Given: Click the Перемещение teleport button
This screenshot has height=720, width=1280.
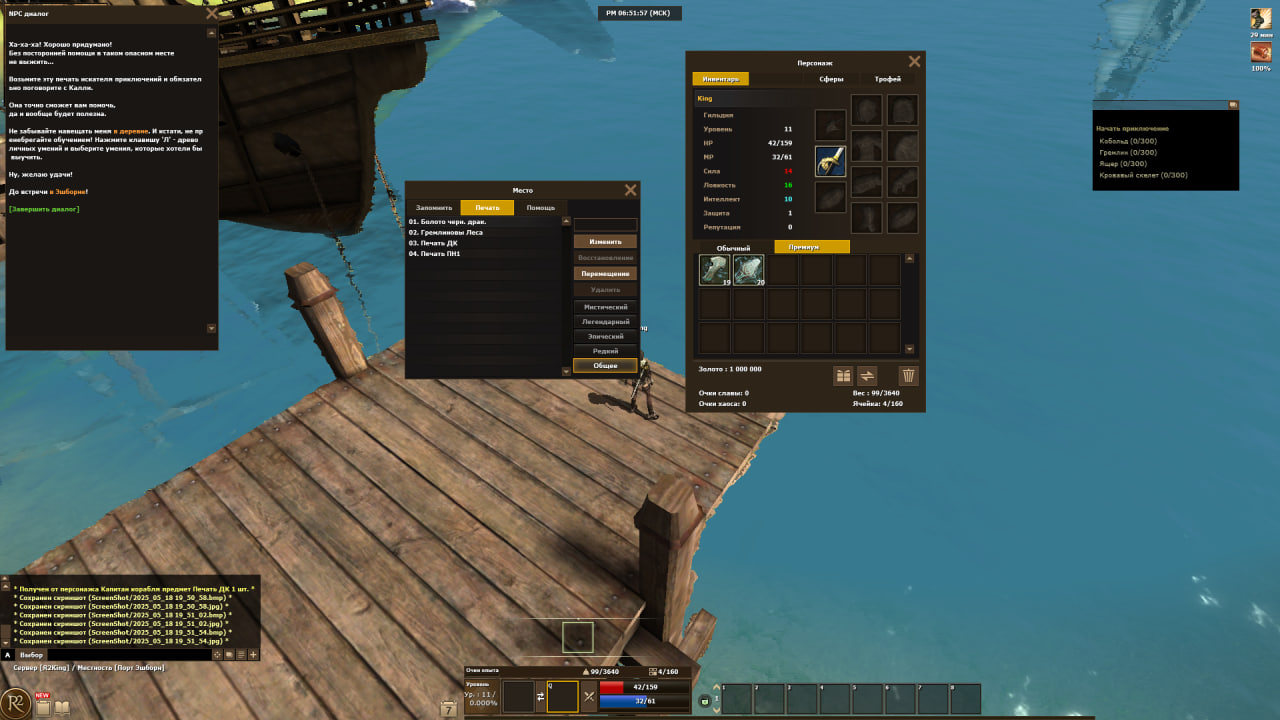Looking at the screenshot, I should point(605,274).
